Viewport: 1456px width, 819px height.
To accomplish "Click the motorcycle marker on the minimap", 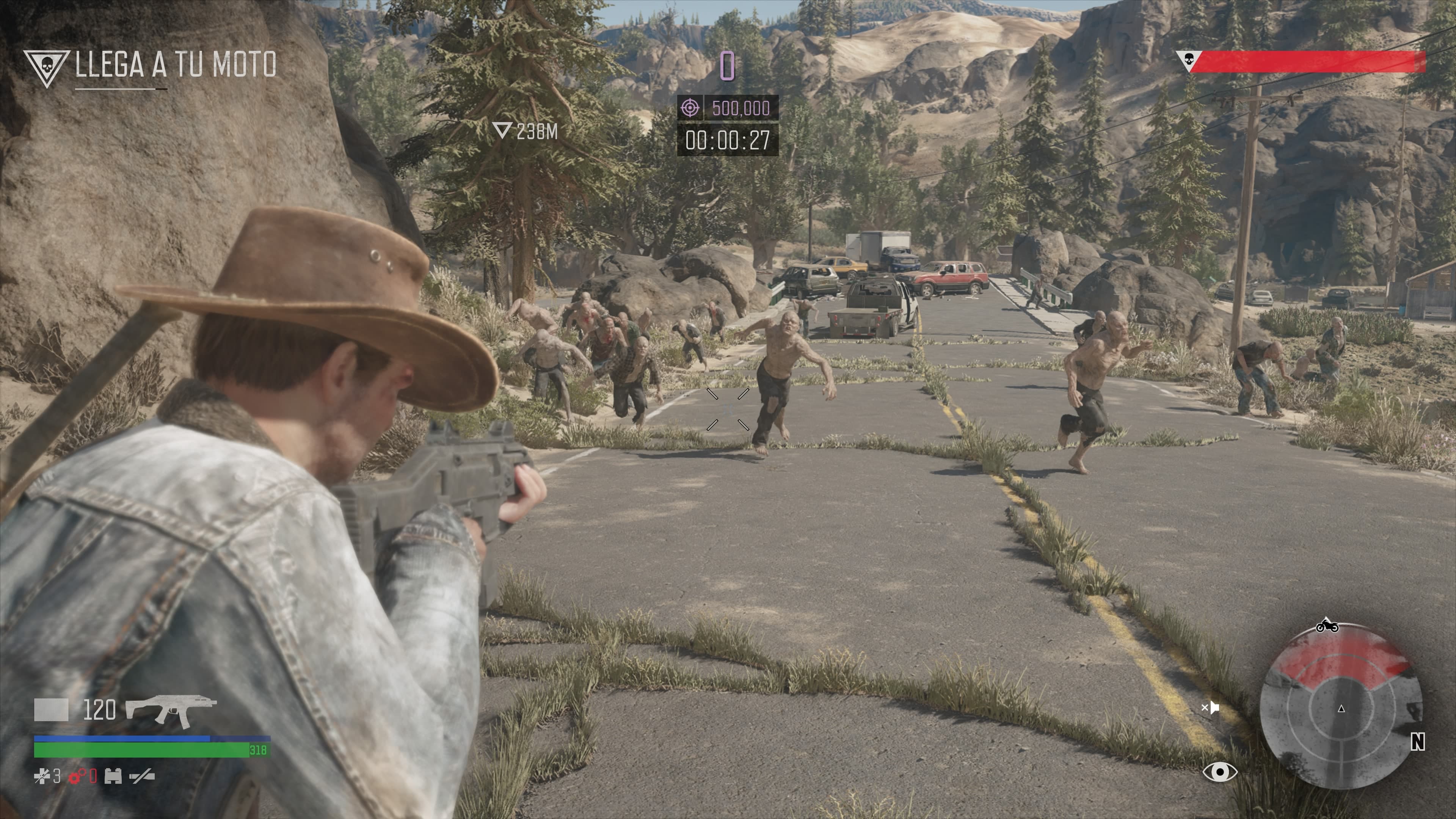I will click(1327, 626).
